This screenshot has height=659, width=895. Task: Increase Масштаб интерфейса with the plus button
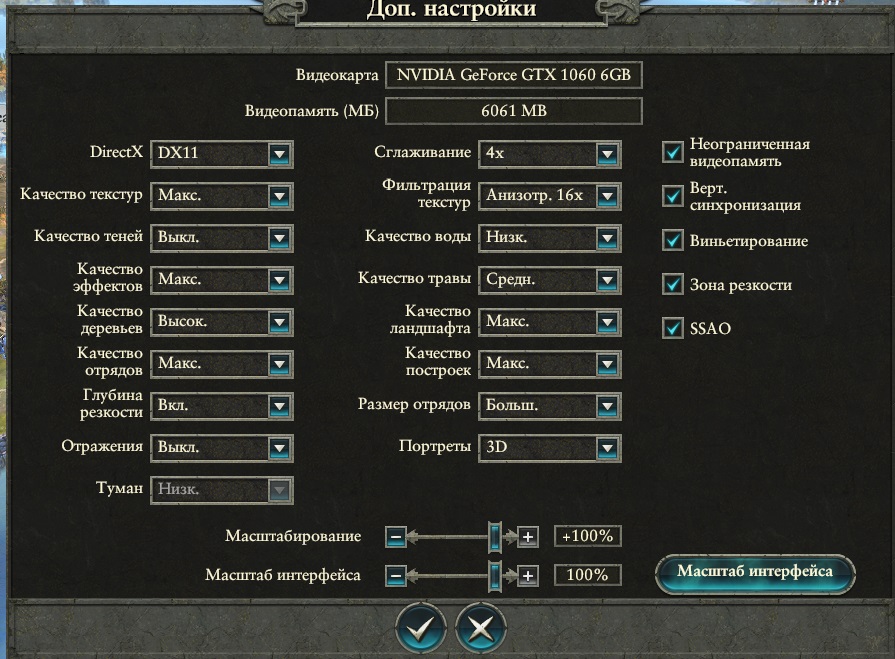click(x=529, y=576)
